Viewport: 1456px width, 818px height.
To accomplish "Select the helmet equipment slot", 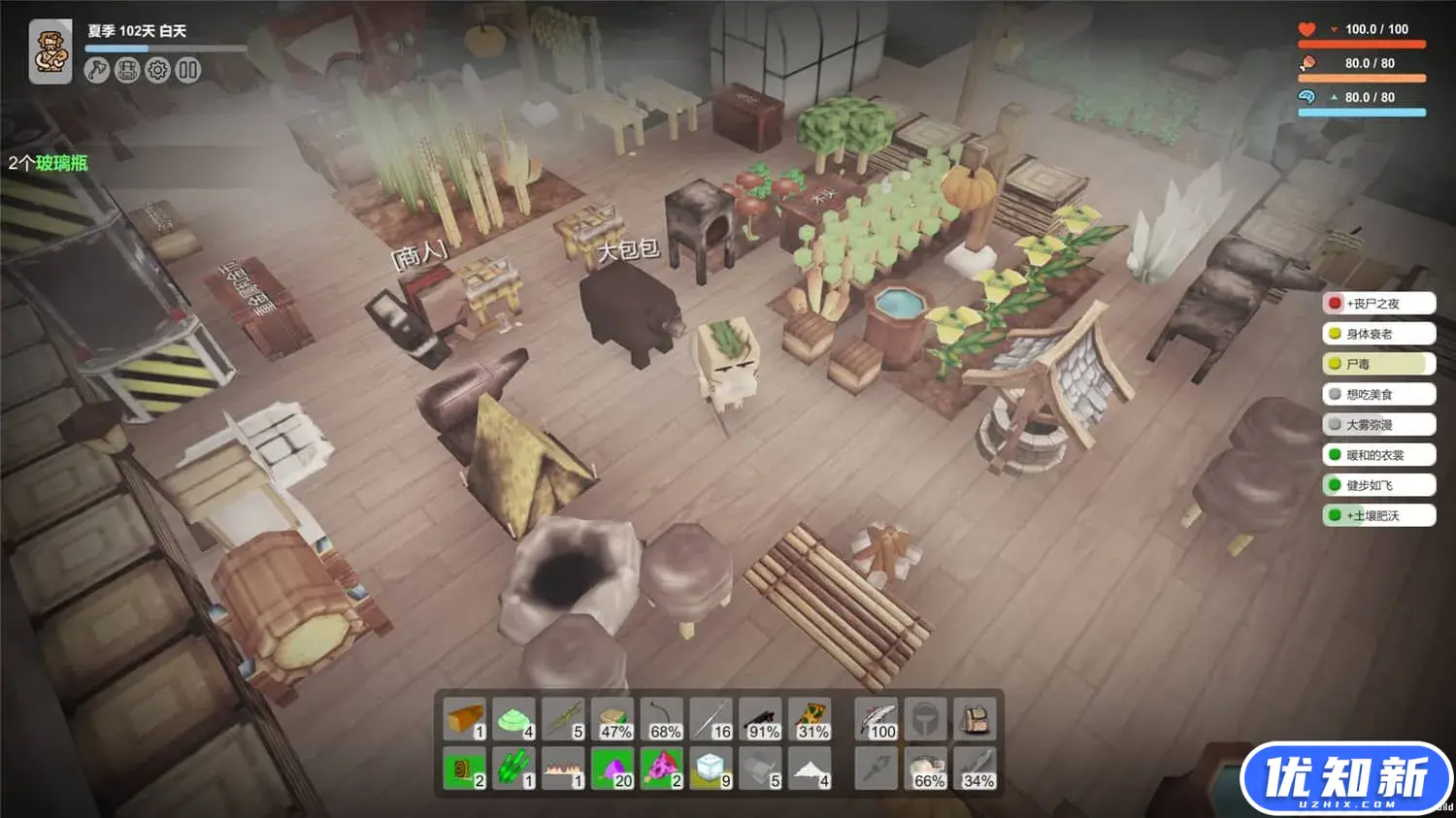I will coord(926,720).
